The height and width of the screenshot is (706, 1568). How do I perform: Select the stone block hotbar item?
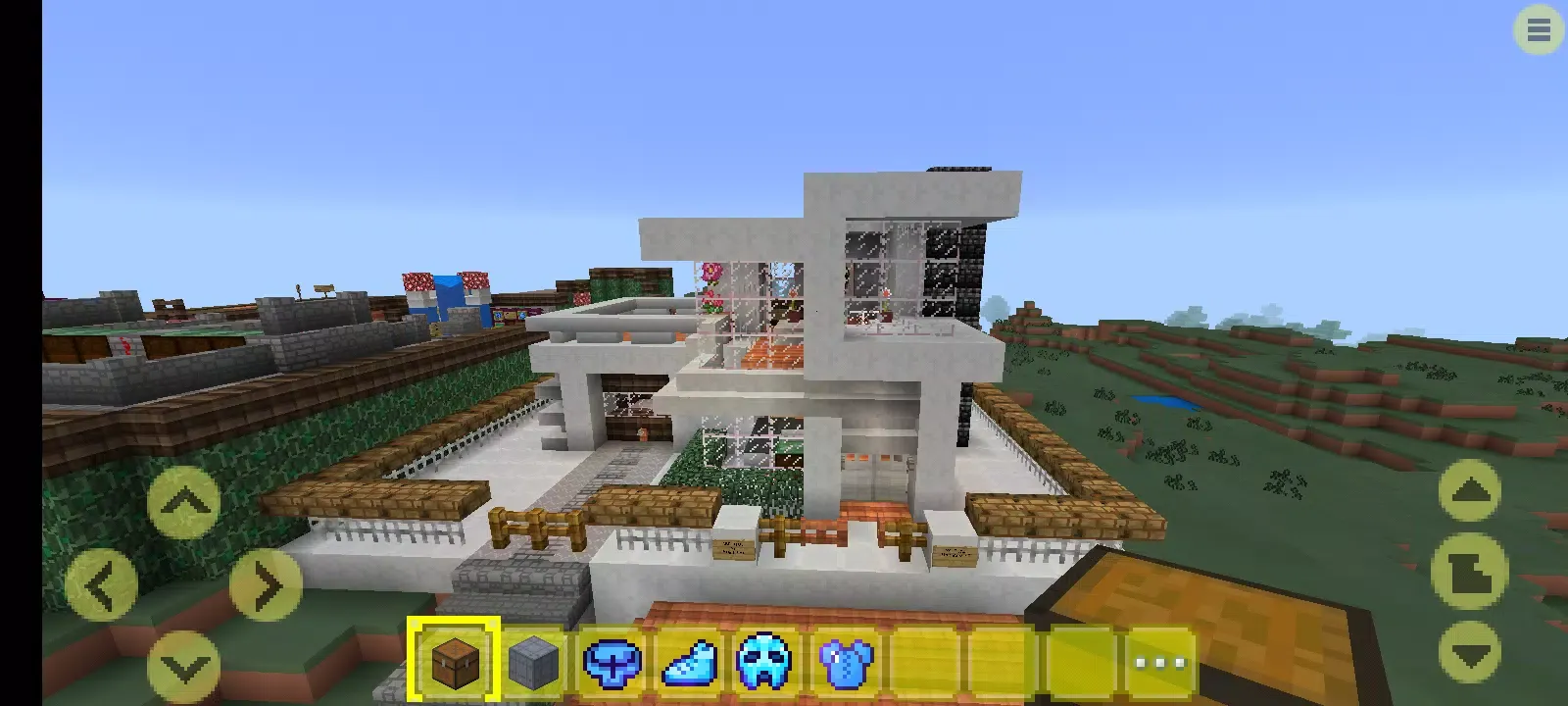tap(534, 662)
